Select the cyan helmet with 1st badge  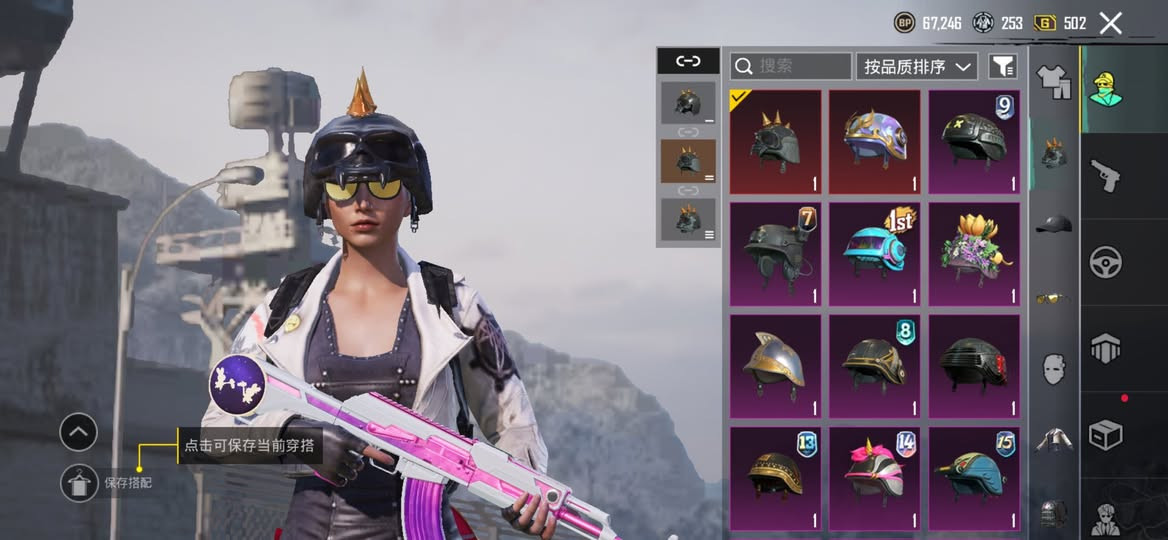[x=875, y=253]
